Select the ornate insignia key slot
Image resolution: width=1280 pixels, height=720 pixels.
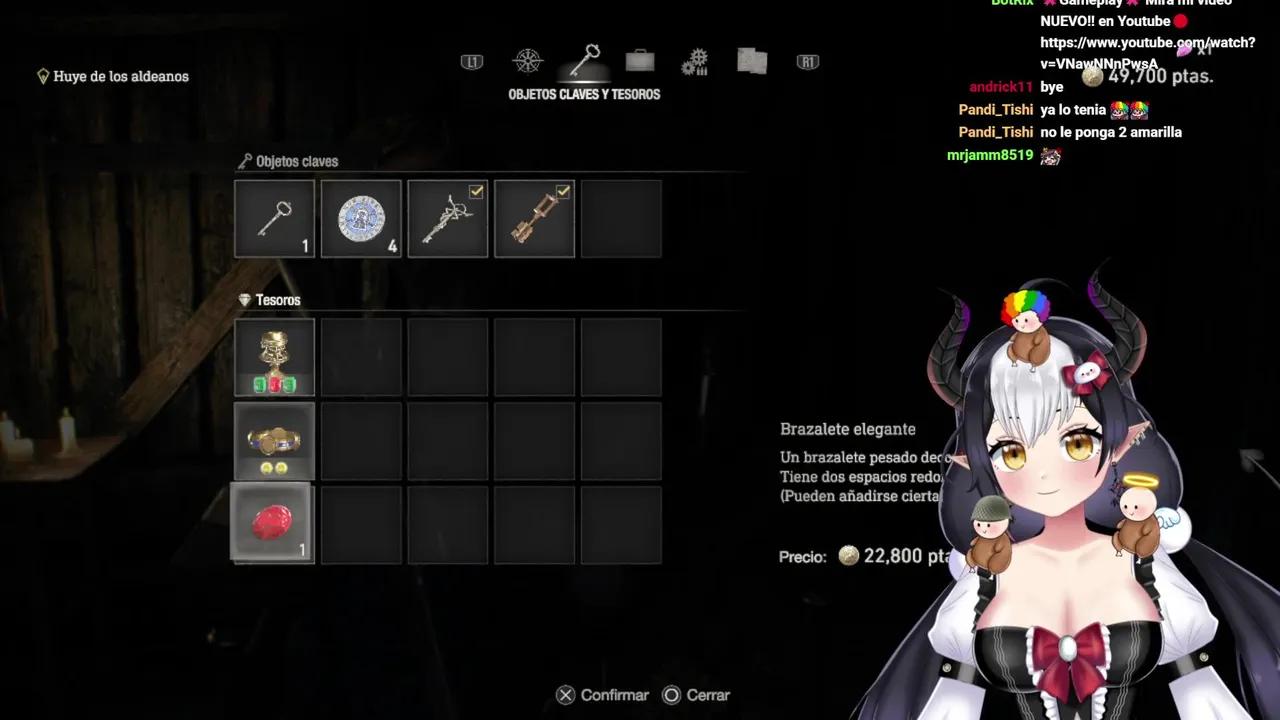coord(448,219)
